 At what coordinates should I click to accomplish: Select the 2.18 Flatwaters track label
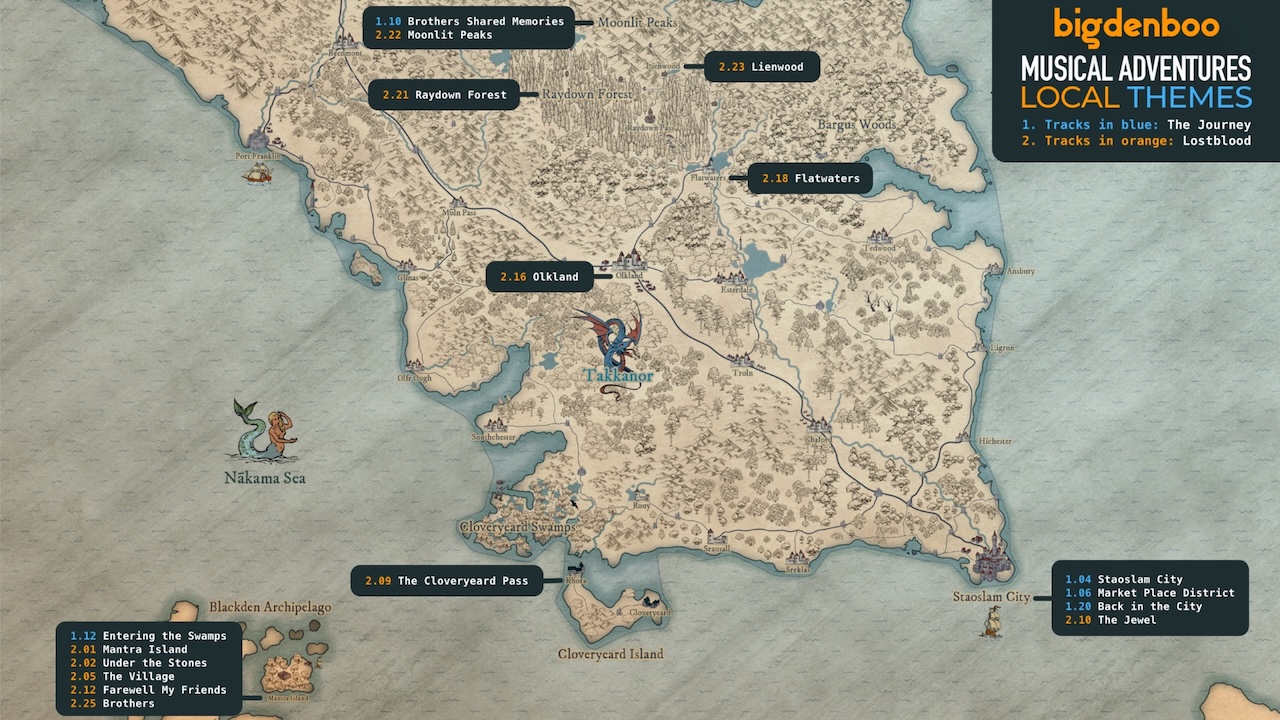point(810,179)
